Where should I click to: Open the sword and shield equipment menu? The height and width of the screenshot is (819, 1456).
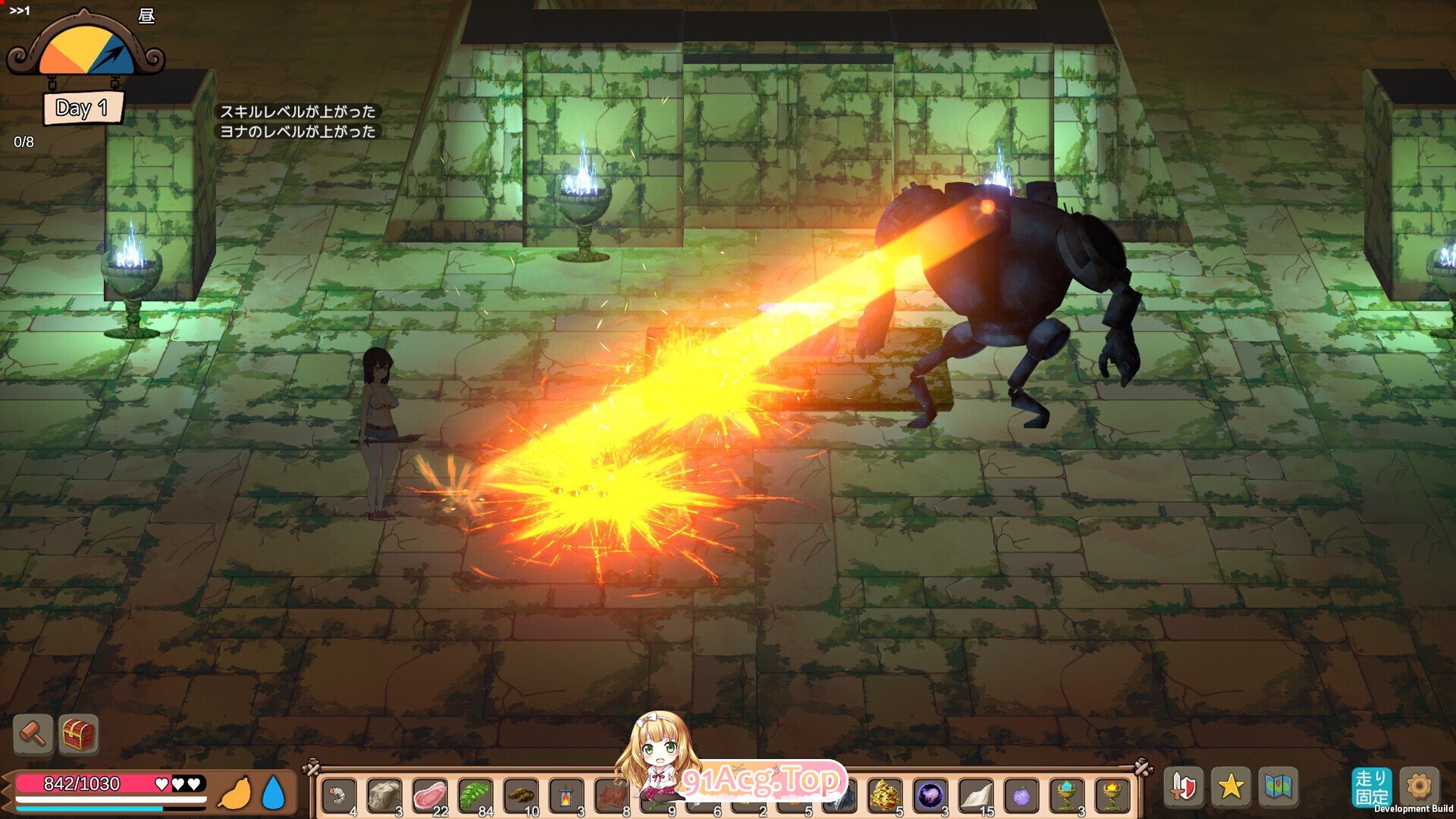(x=1184, y=786)
